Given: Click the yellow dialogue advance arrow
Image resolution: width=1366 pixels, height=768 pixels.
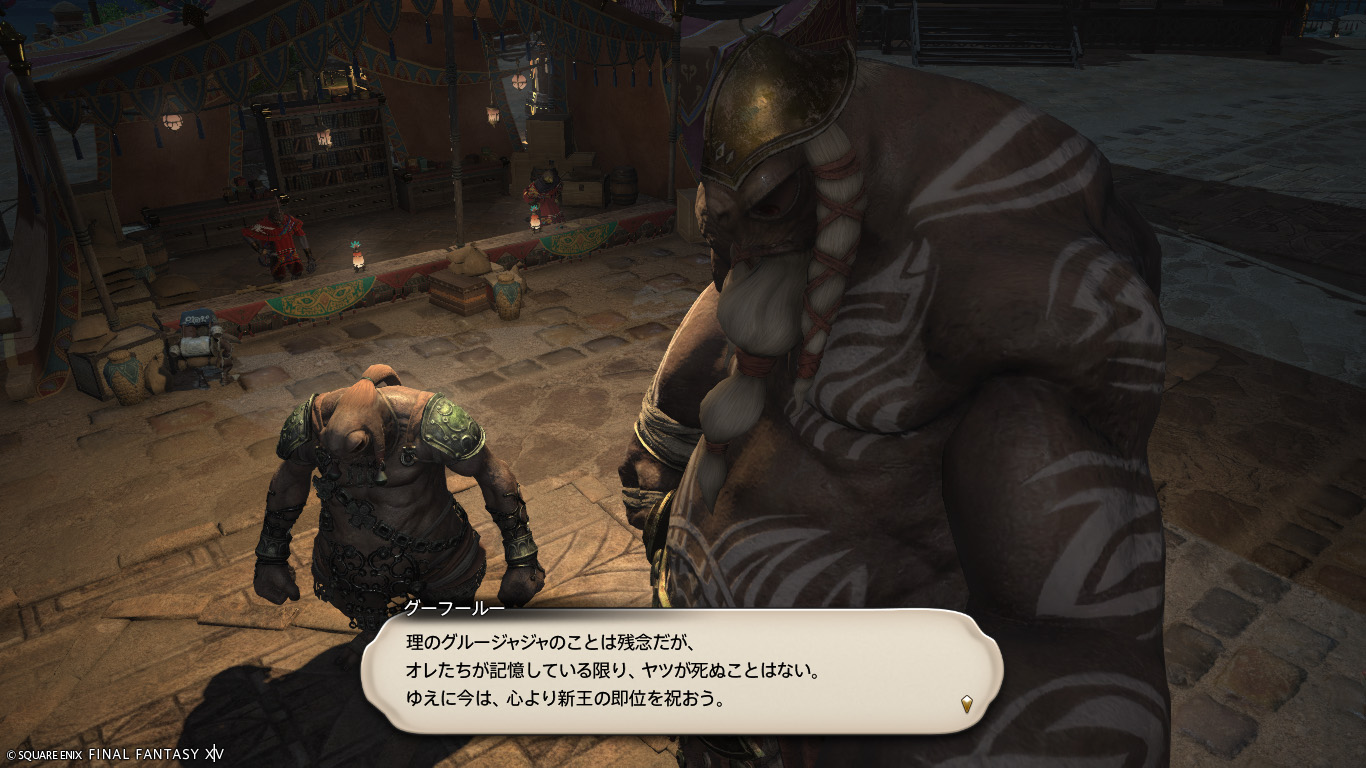Looking at the screenshot, I should point(967,704).
